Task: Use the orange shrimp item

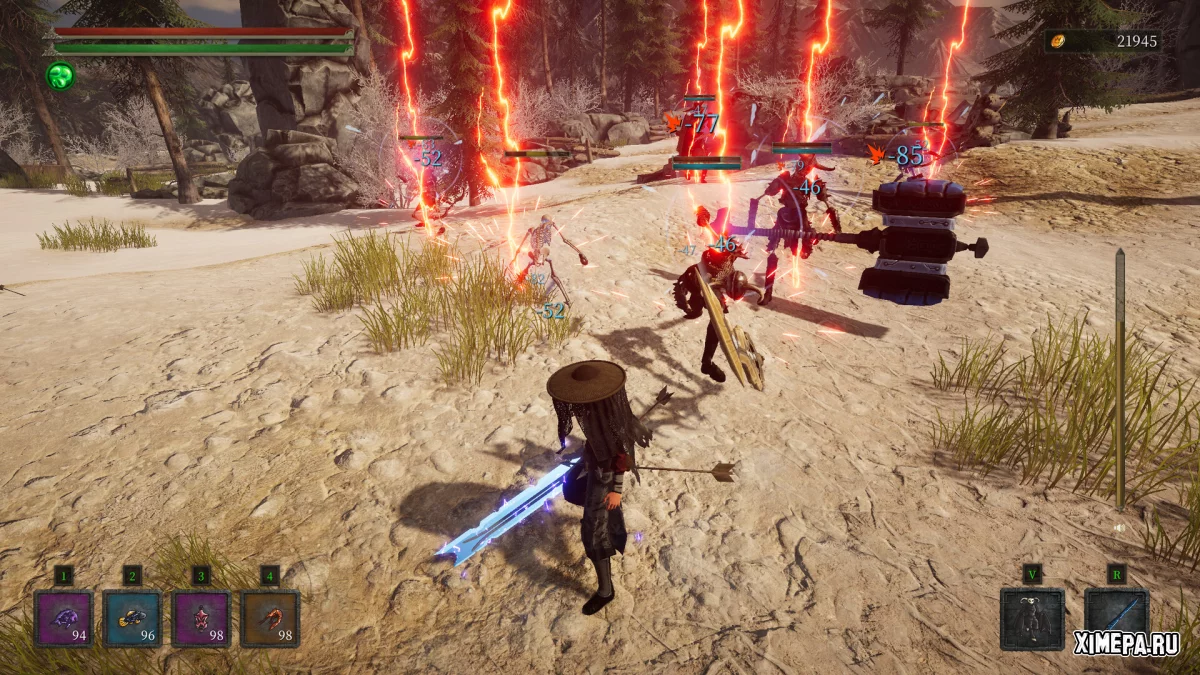Action: tap(270, 618)
